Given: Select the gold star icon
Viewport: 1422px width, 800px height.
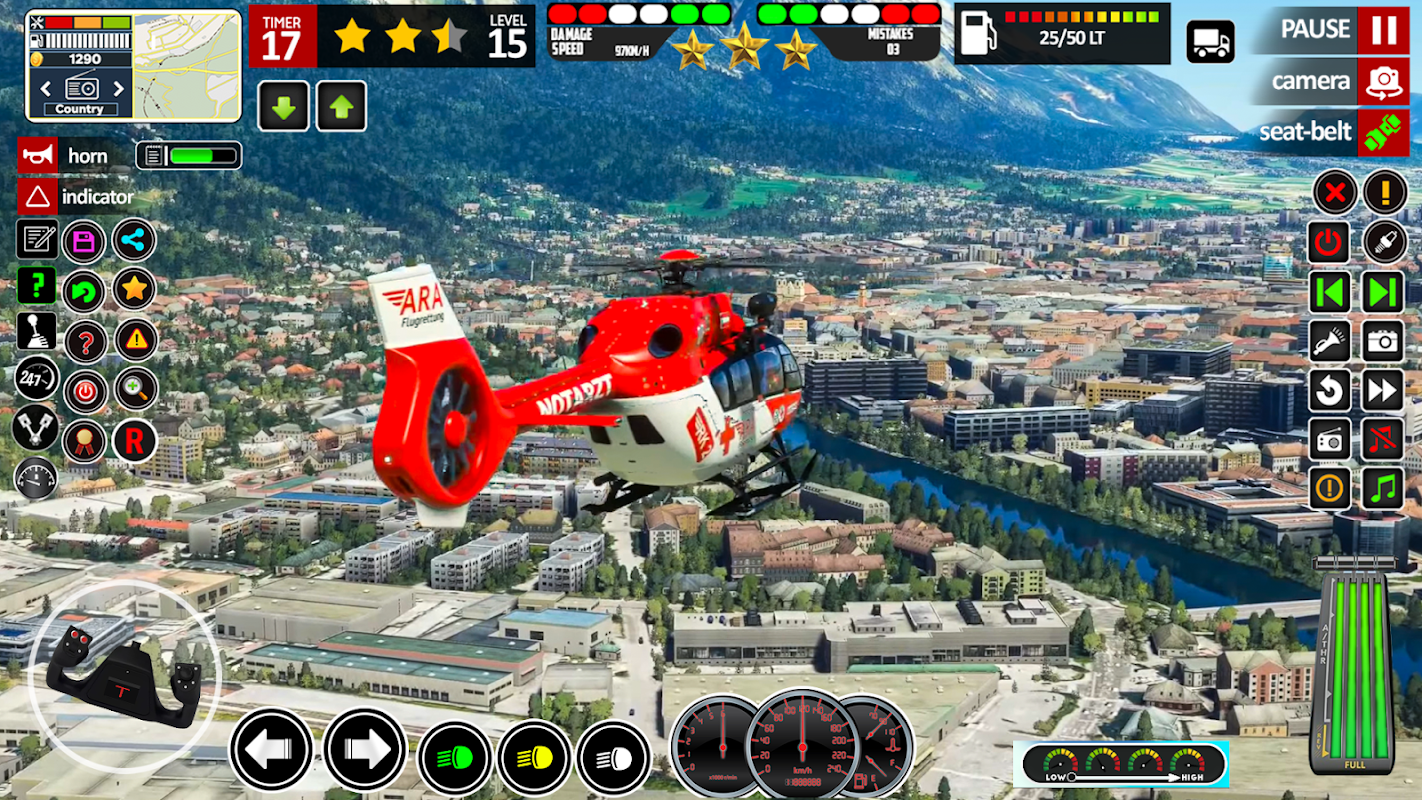Looking at the screenshot, I should [x=134, y=289].
